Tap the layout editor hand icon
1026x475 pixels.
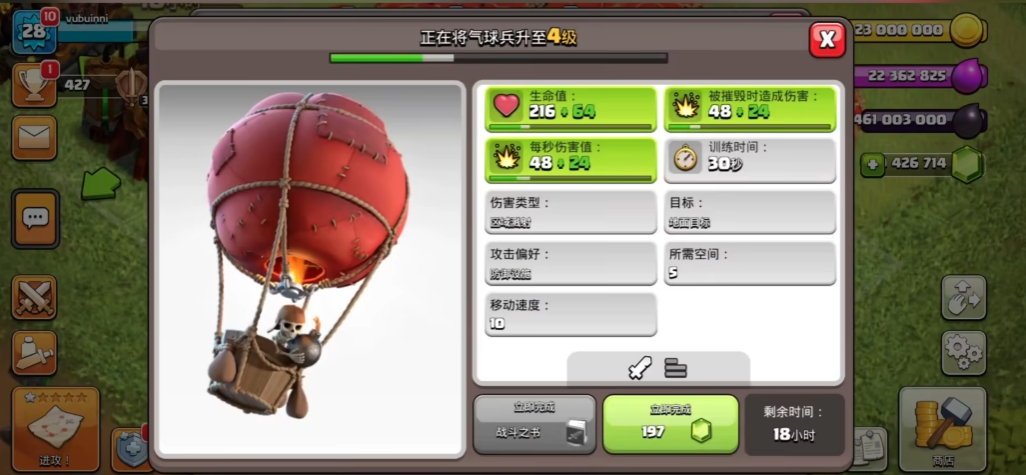tap(963, 297)
